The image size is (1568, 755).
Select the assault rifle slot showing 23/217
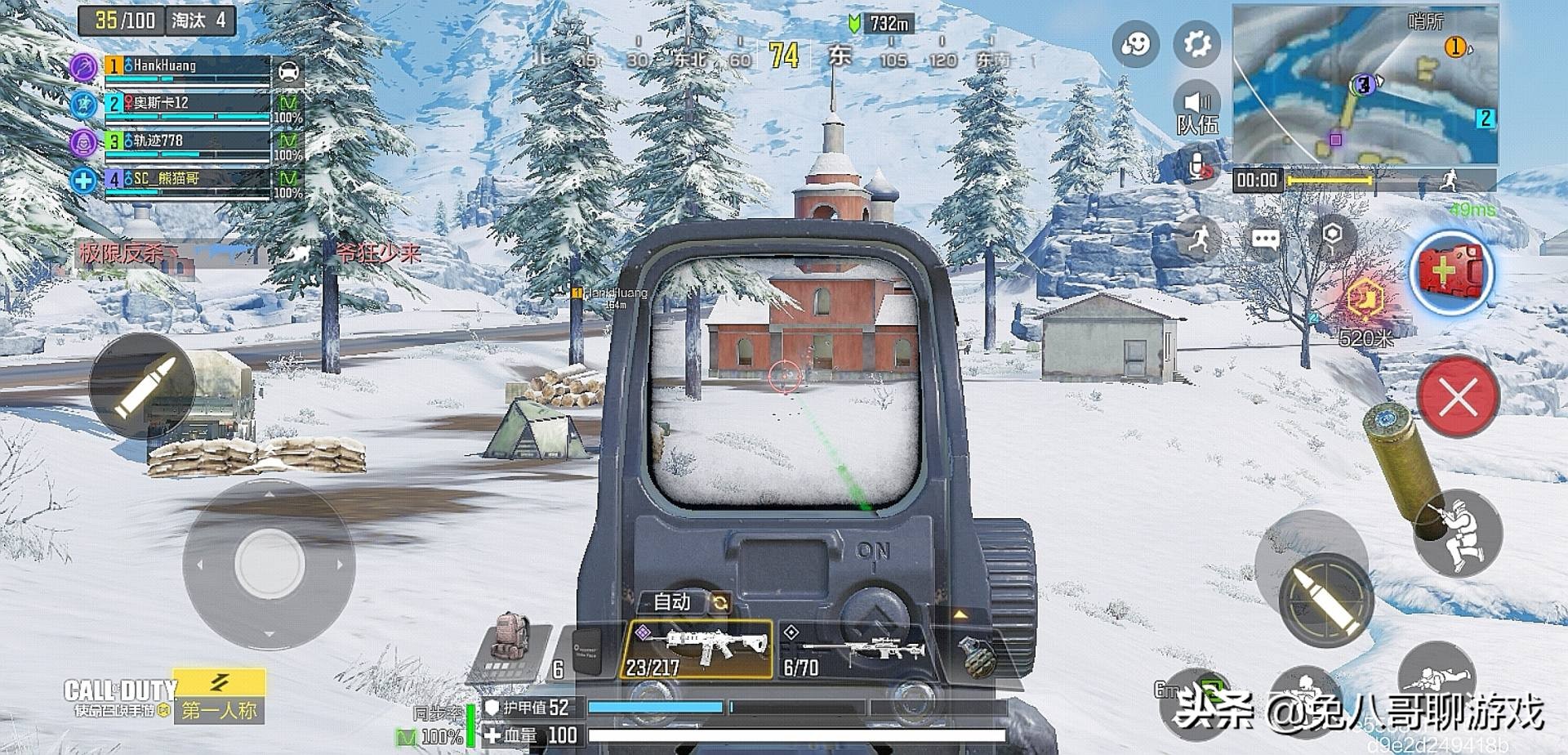coord(697,650)
